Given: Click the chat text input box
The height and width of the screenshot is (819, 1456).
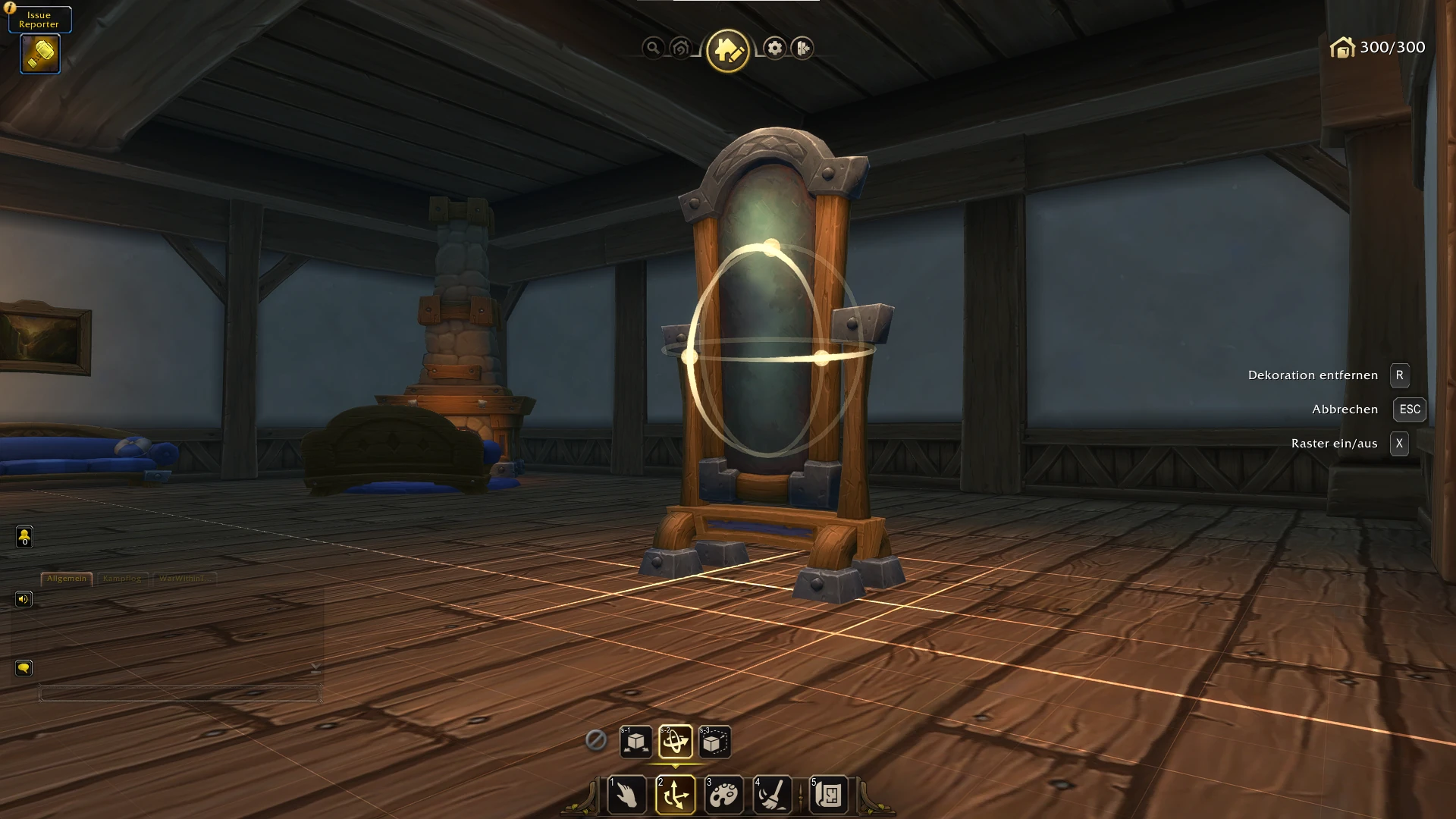Looking at the screenshot, I should tap(180, 693).
